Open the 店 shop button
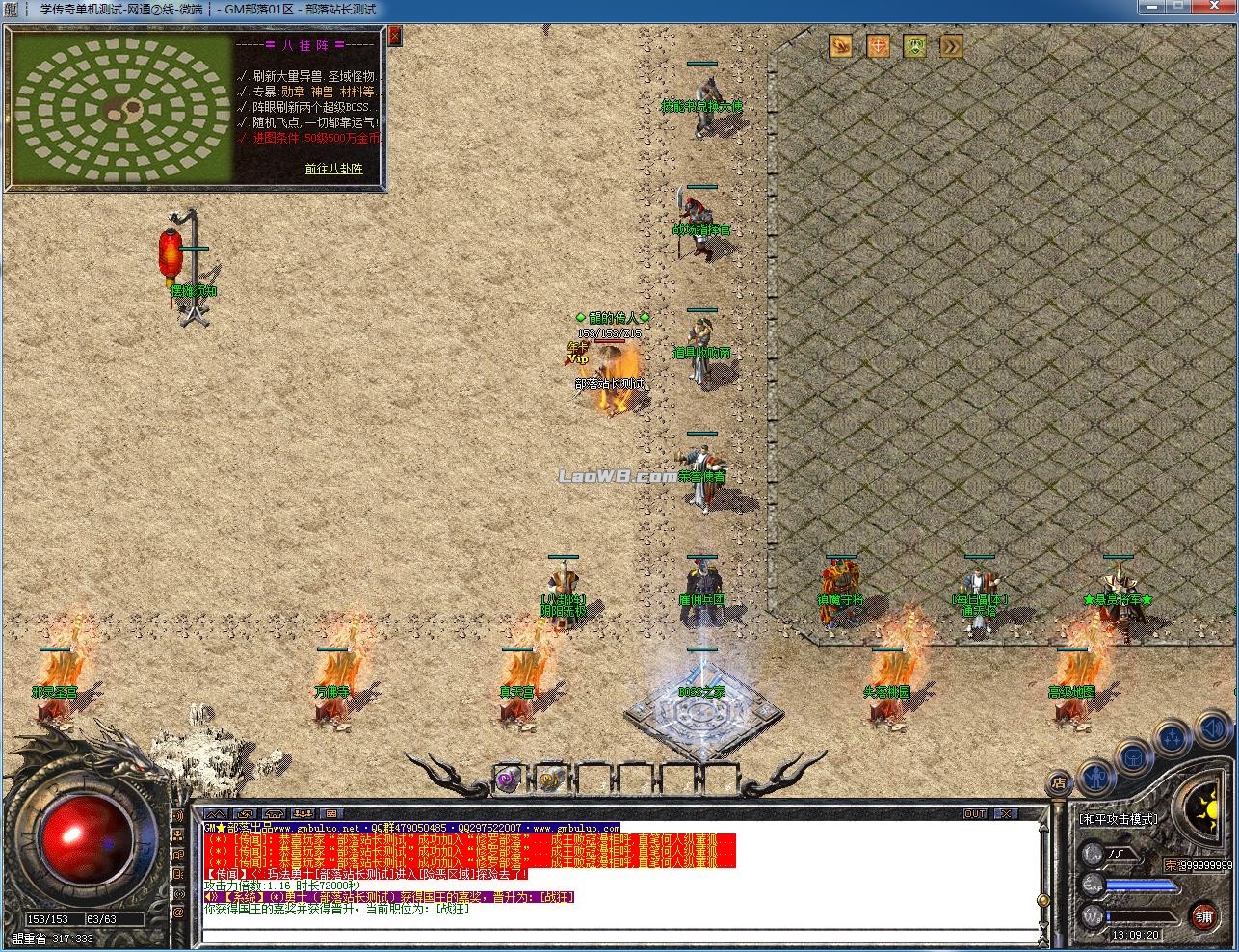The width and height of the screenshot is (1239, 952). tap(1061, 782)
